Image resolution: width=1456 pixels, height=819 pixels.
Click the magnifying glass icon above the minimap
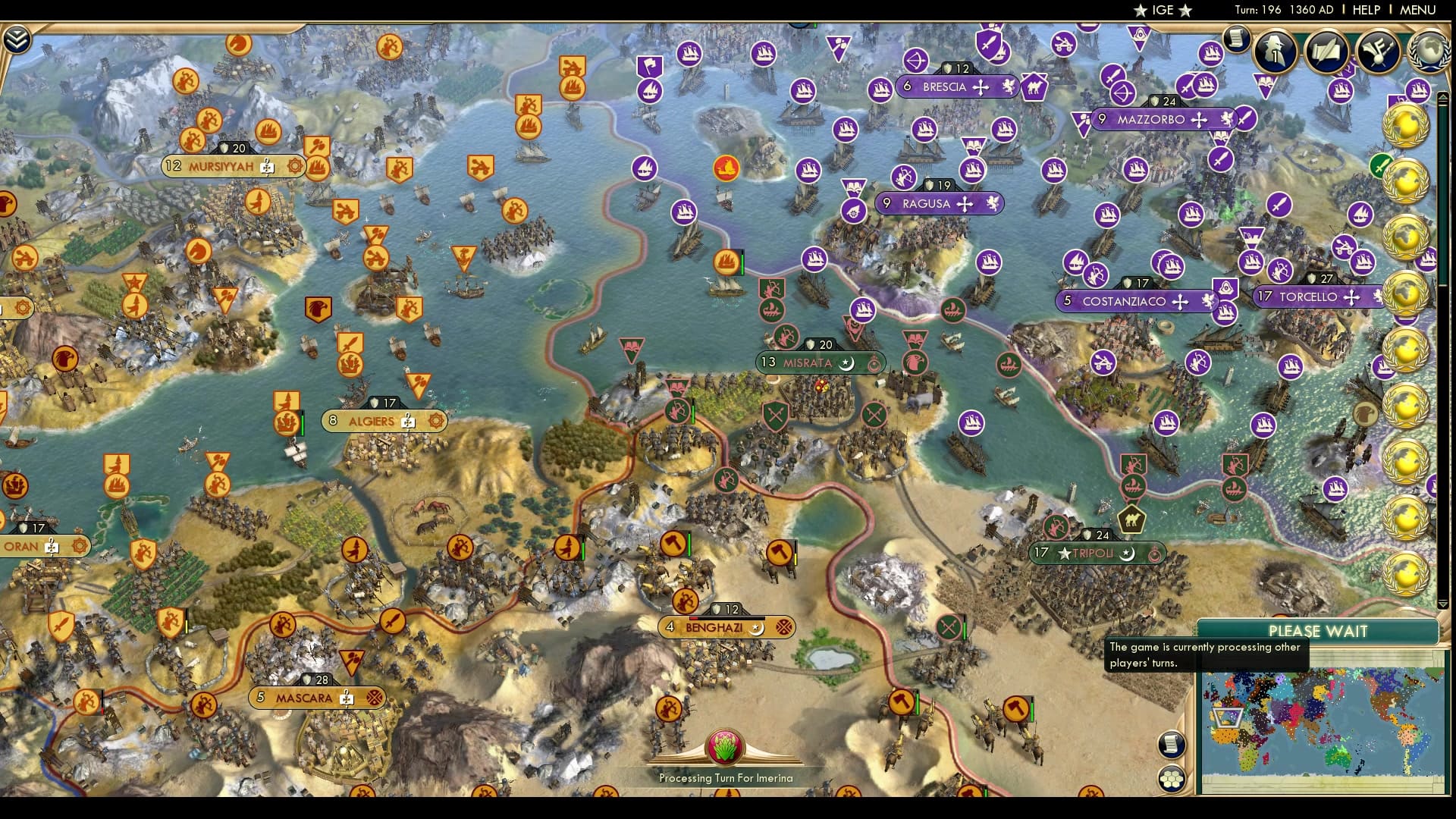(1172, 745)
